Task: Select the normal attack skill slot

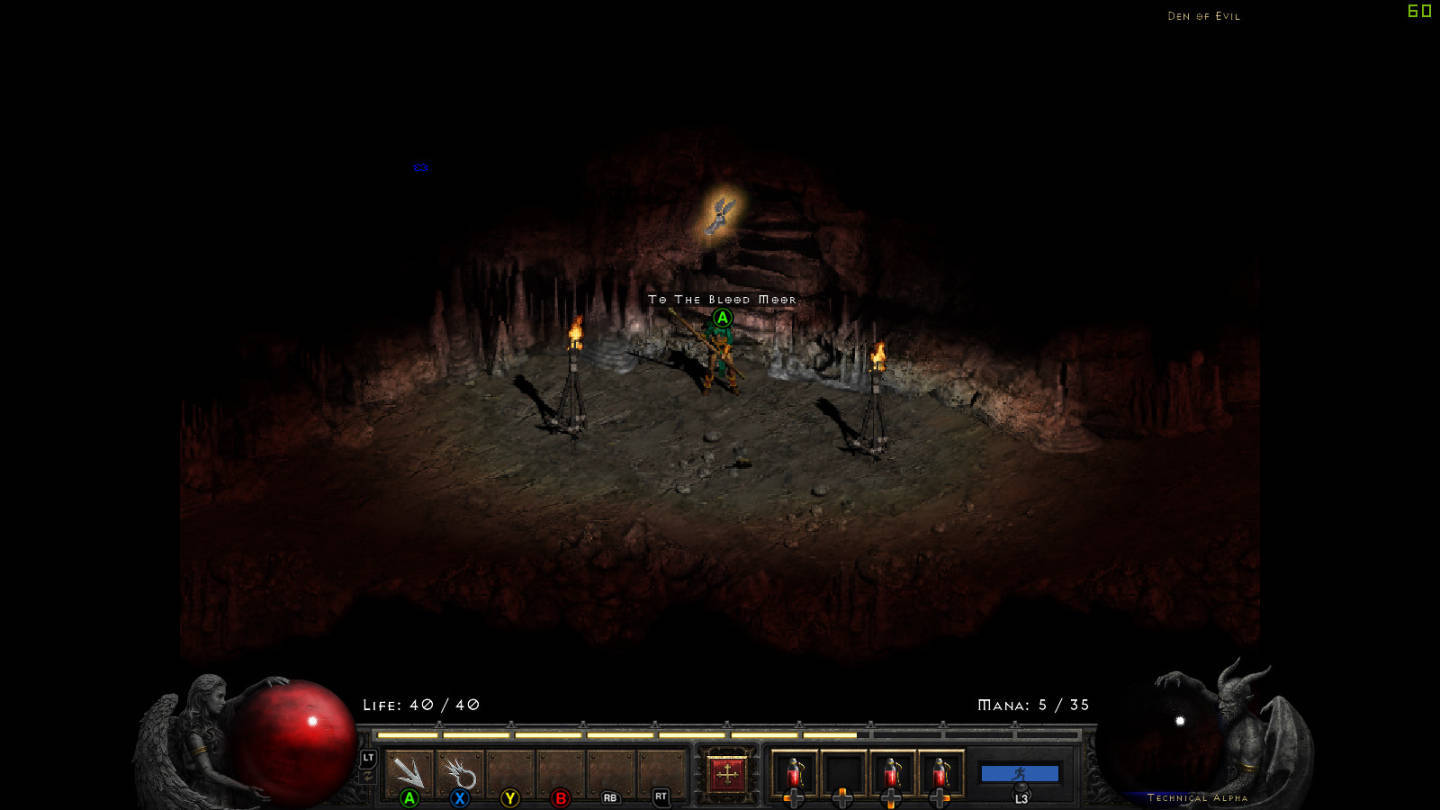Action: [409, 774]
